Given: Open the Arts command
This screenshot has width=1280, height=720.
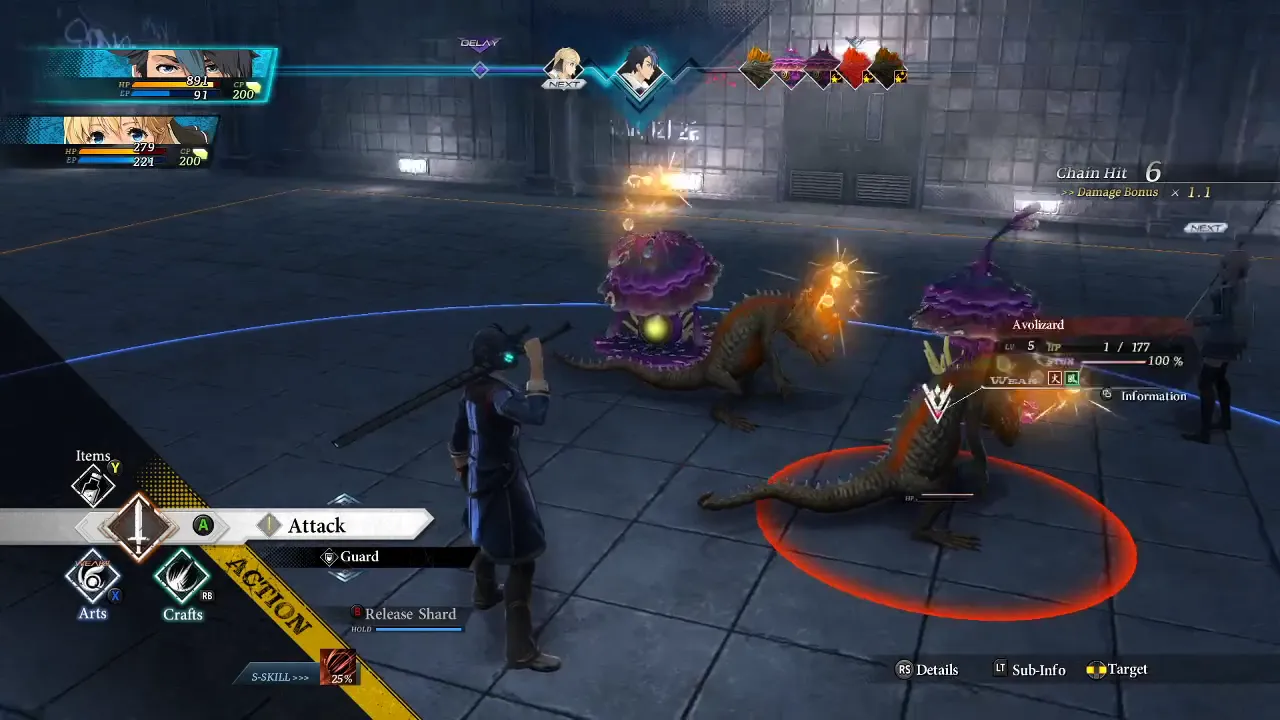Looking at the screenshot, I should pyautogui.click(x=93, y=577).
